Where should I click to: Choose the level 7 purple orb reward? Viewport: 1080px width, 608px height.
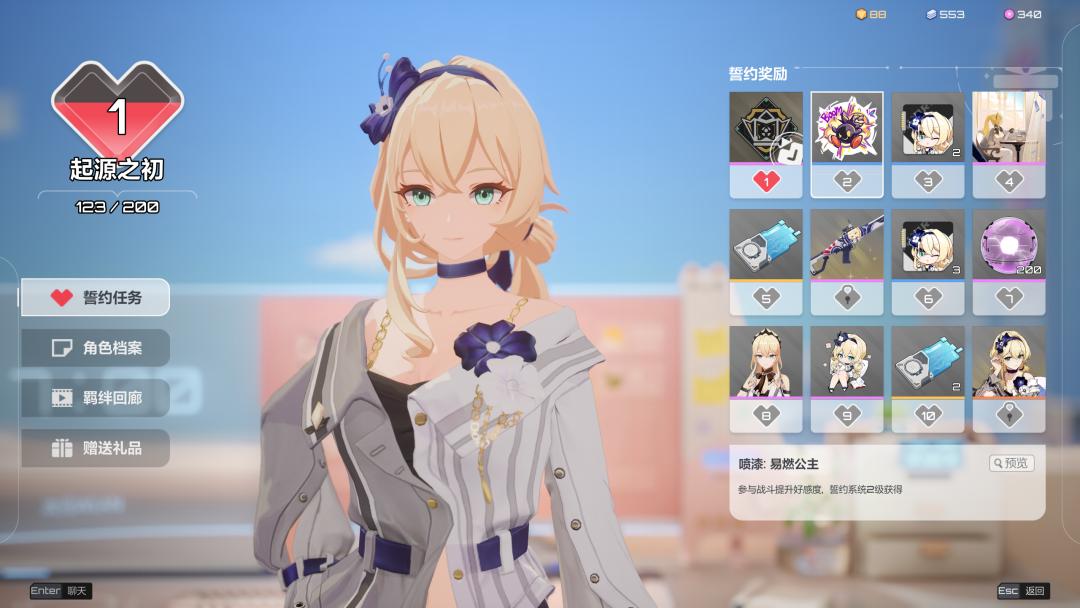click(x=1009, y=245)
